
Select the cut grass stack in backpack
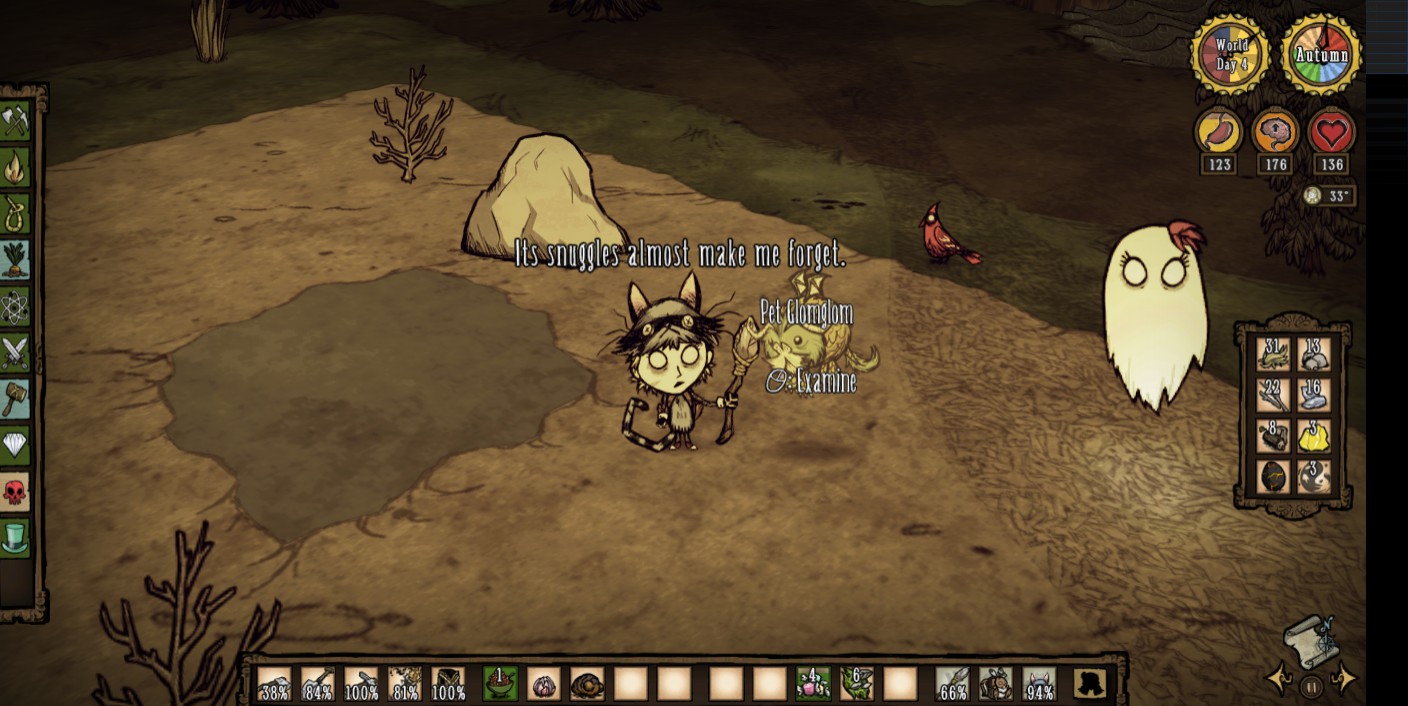point(1273,355)
